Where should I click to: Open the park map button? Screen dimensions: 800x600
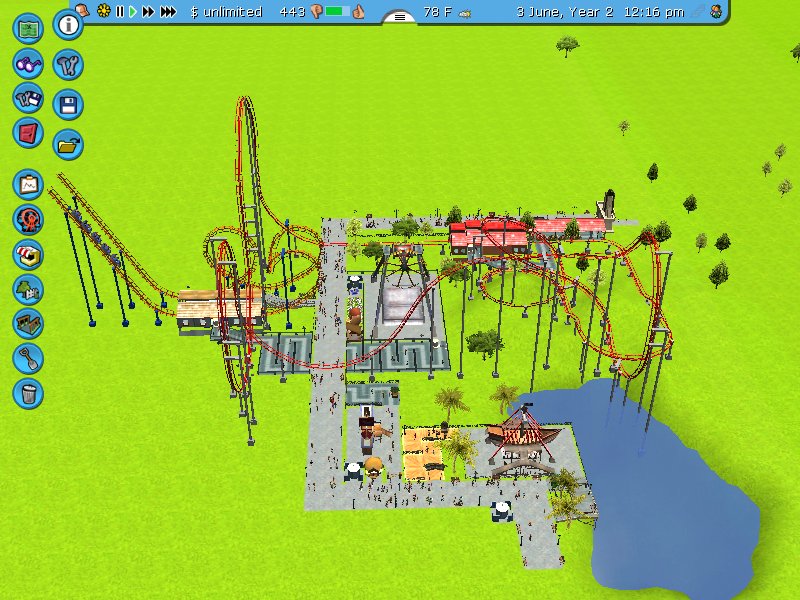tap(28, 28)
